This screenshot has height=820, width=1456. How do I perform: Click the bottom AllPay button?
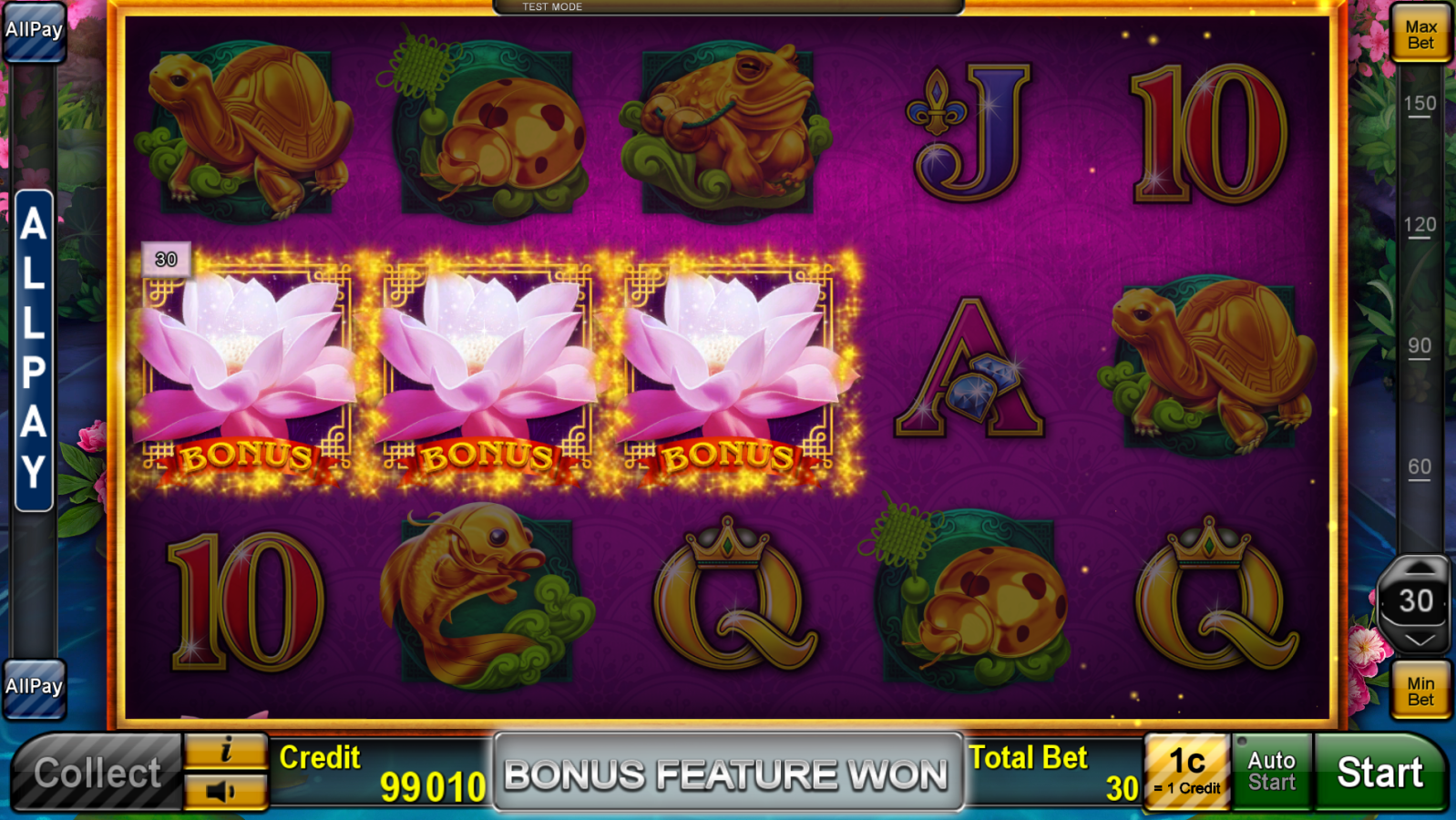coord(34,687)
